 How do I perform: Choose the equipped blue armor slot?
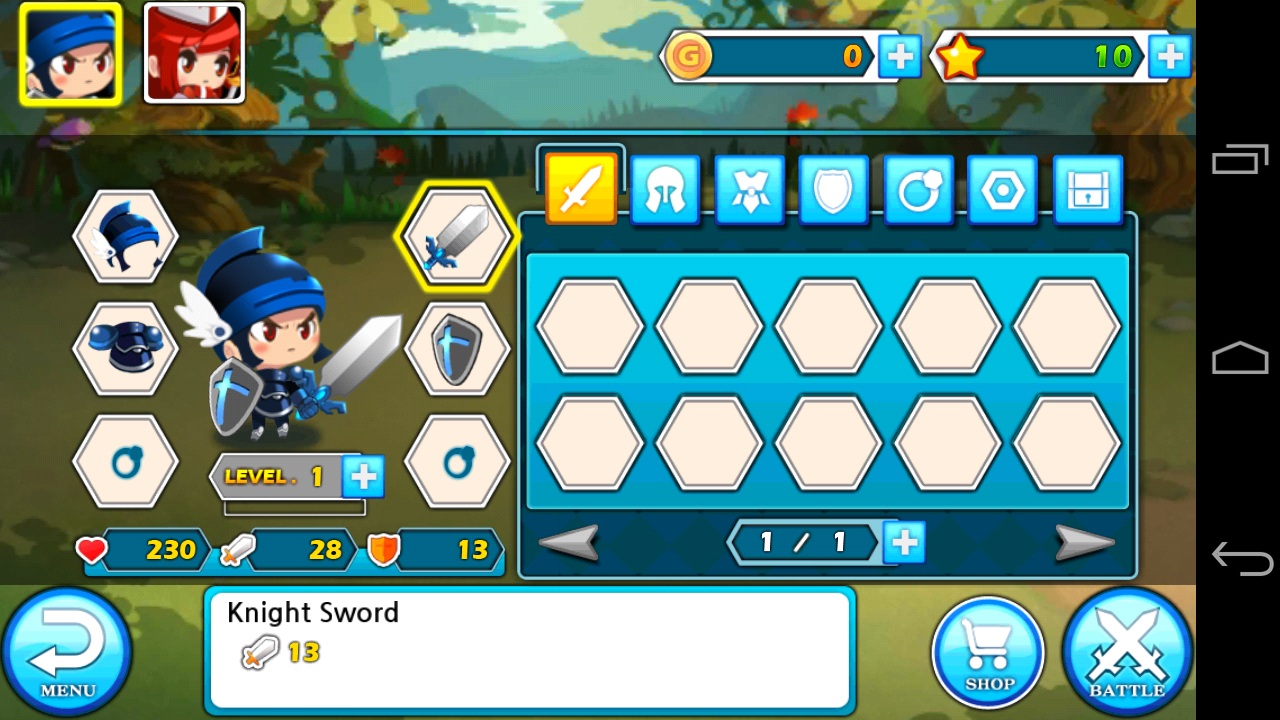pos(126,348)
